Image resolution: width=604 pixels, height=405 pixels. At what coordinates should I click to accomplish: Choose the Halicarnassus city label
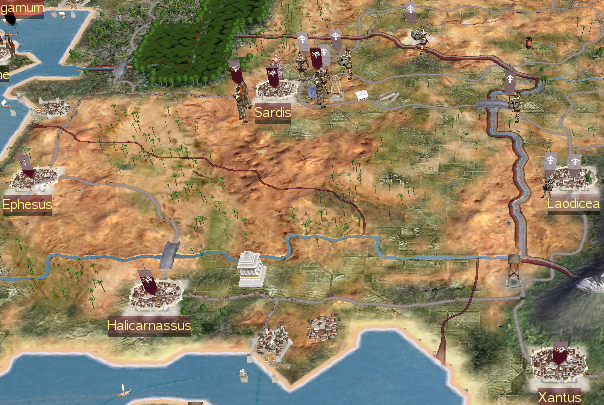(149, 325)
